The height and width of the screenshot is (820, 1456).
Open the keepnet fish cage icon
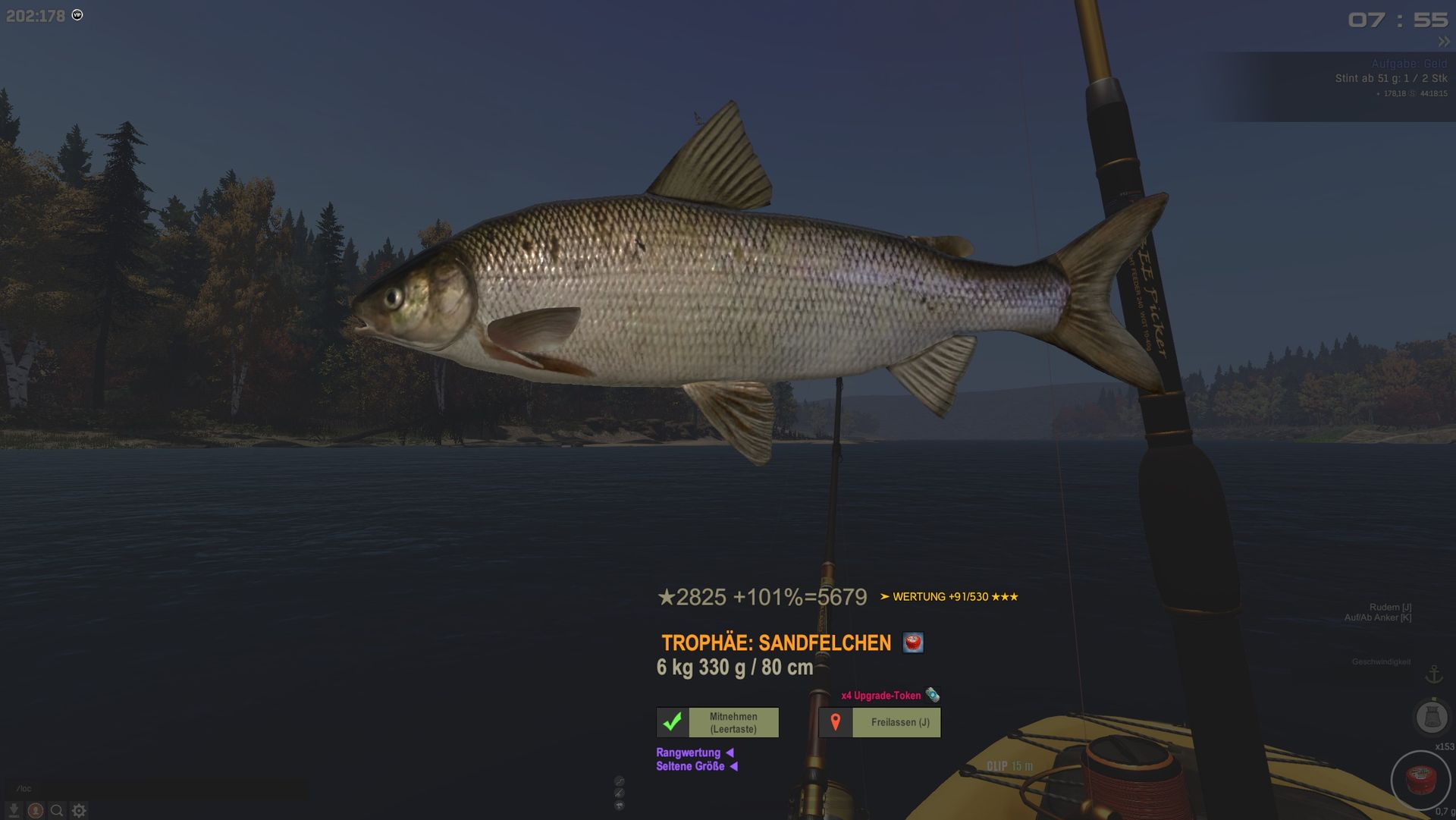1431,717
